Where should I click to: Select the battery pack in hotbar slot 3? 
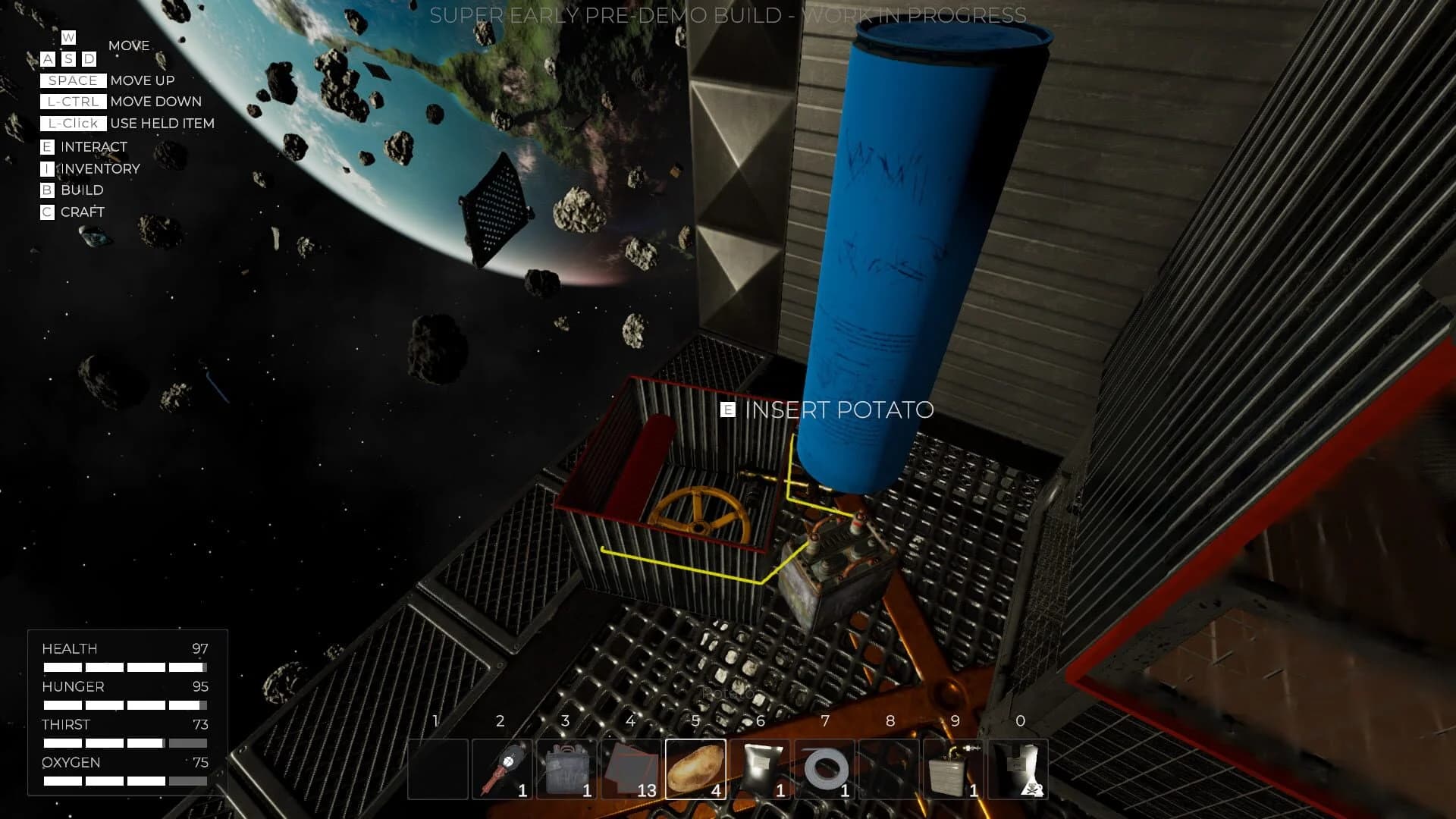(567, 768)
